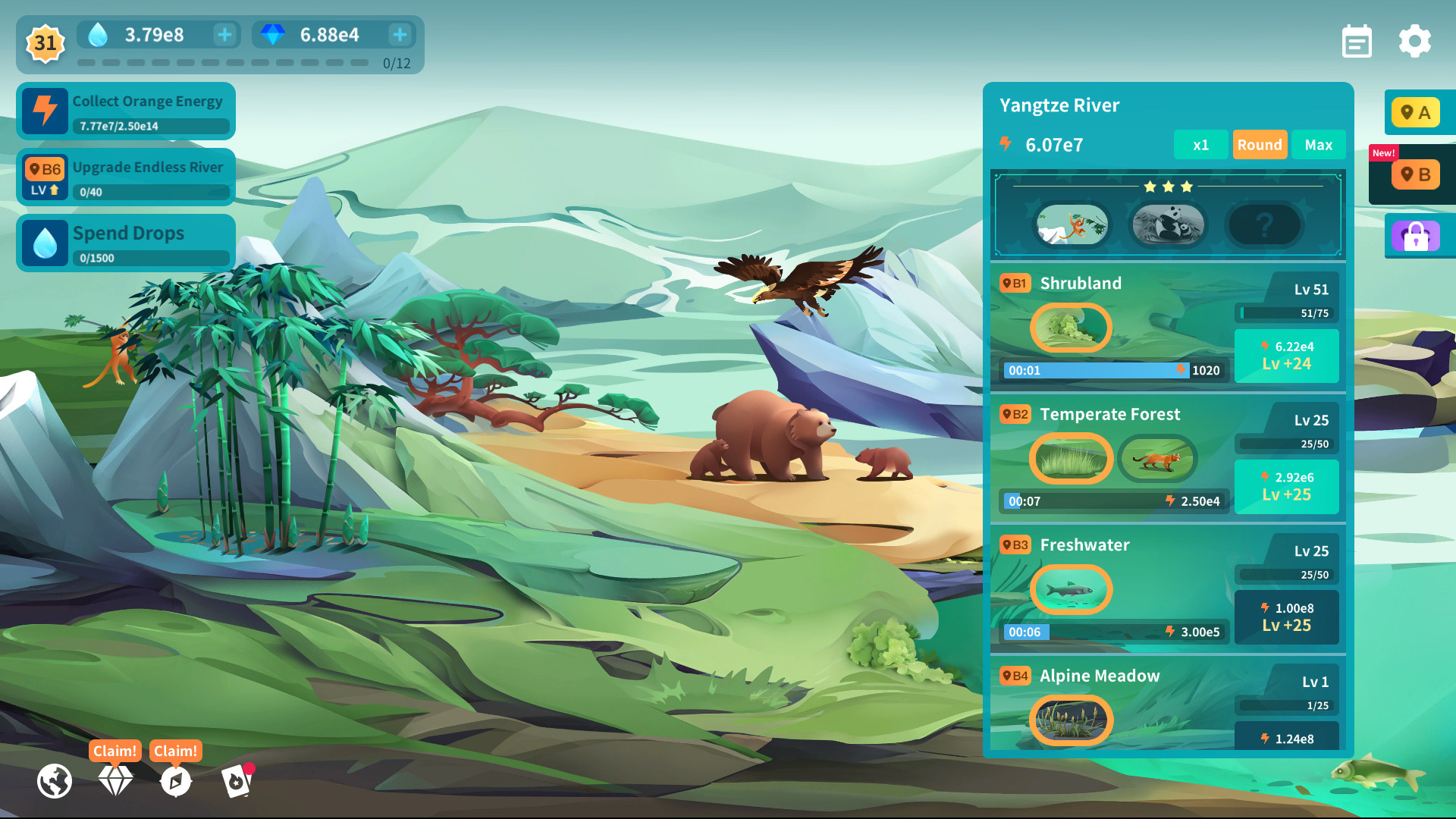The height and width of the screenshot is (819, 1456).
Task: Open the settings gear icon
Action: (1414, 41)
